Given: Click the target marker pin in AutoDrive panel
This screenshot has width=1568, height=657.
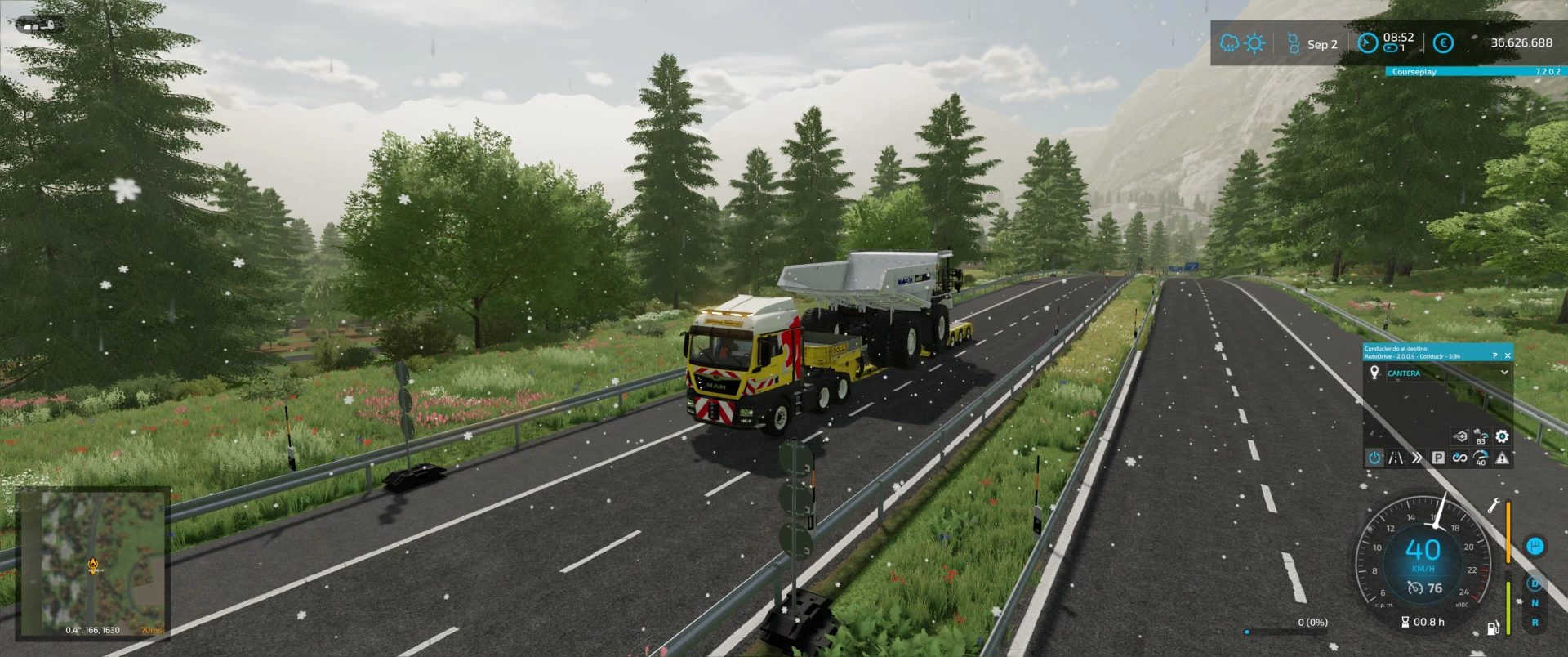Looking at the screenshot, I should 1374,372.
